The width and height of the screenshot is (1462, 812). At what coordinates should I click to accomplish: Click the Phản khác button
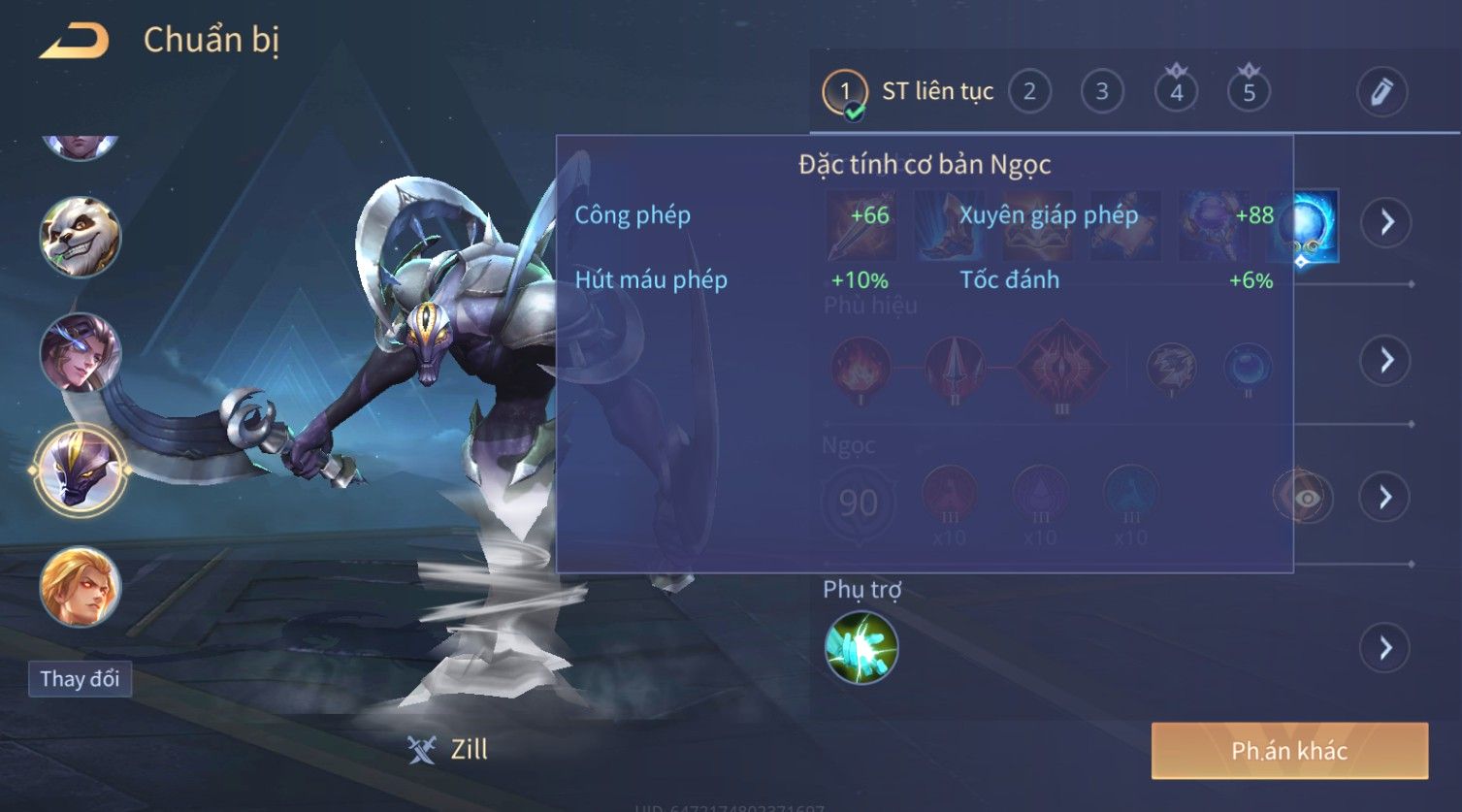tap(1289, 751)
